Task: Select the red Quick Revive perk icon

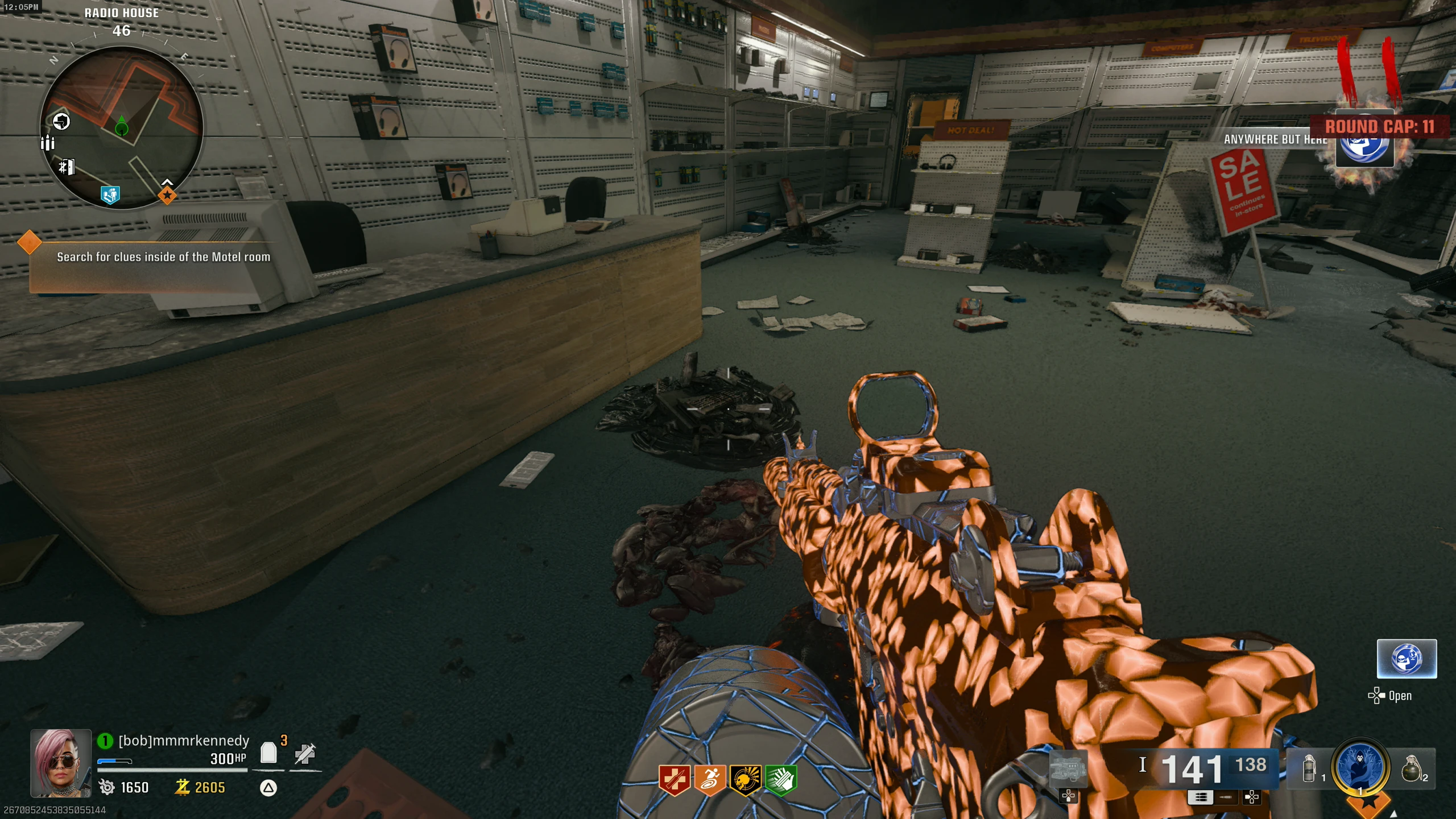Action: [x=674, y=780]
